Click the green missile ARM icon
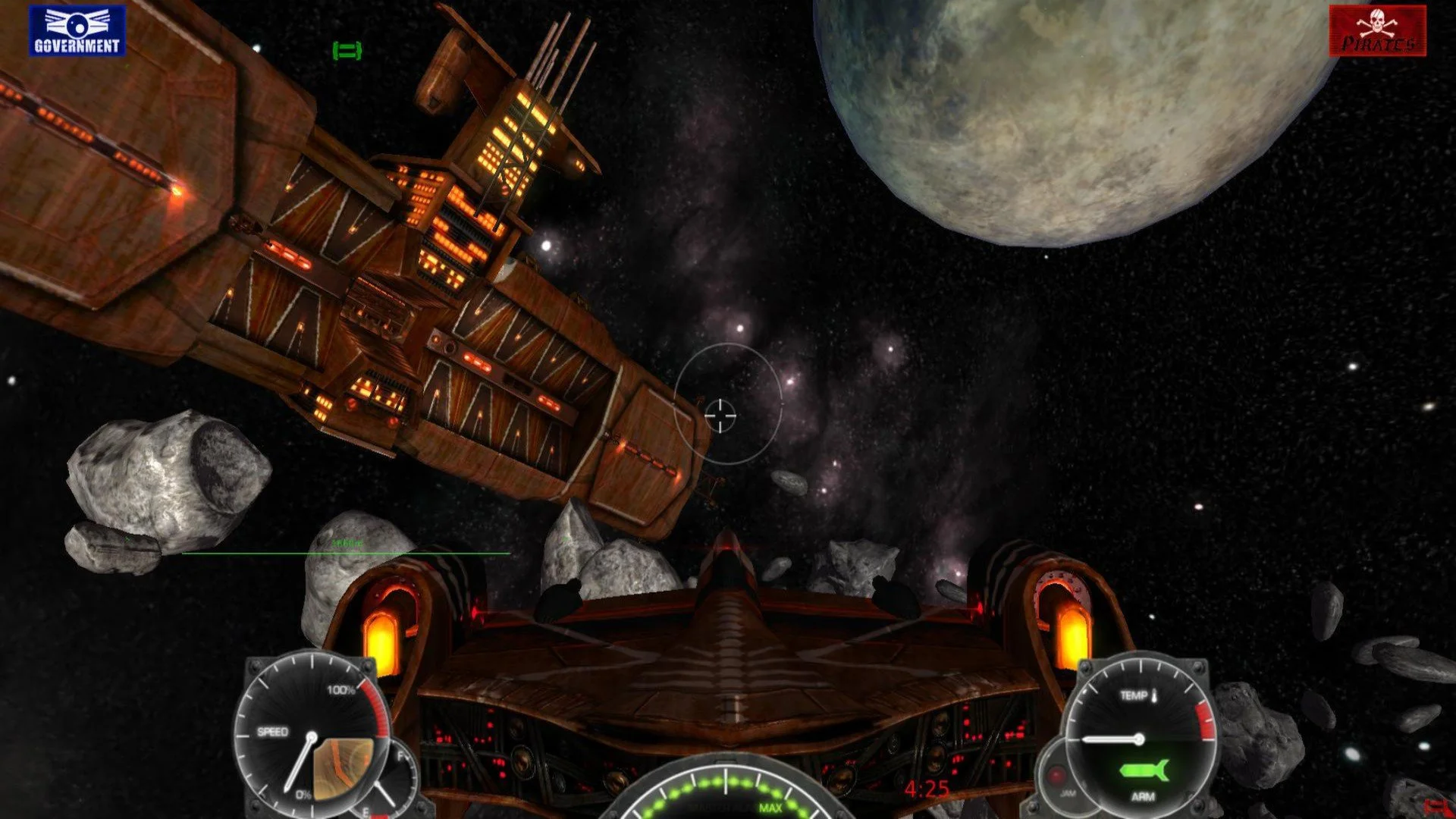Viewport: 1456px width, 819px height. (x=1144, y=770)
